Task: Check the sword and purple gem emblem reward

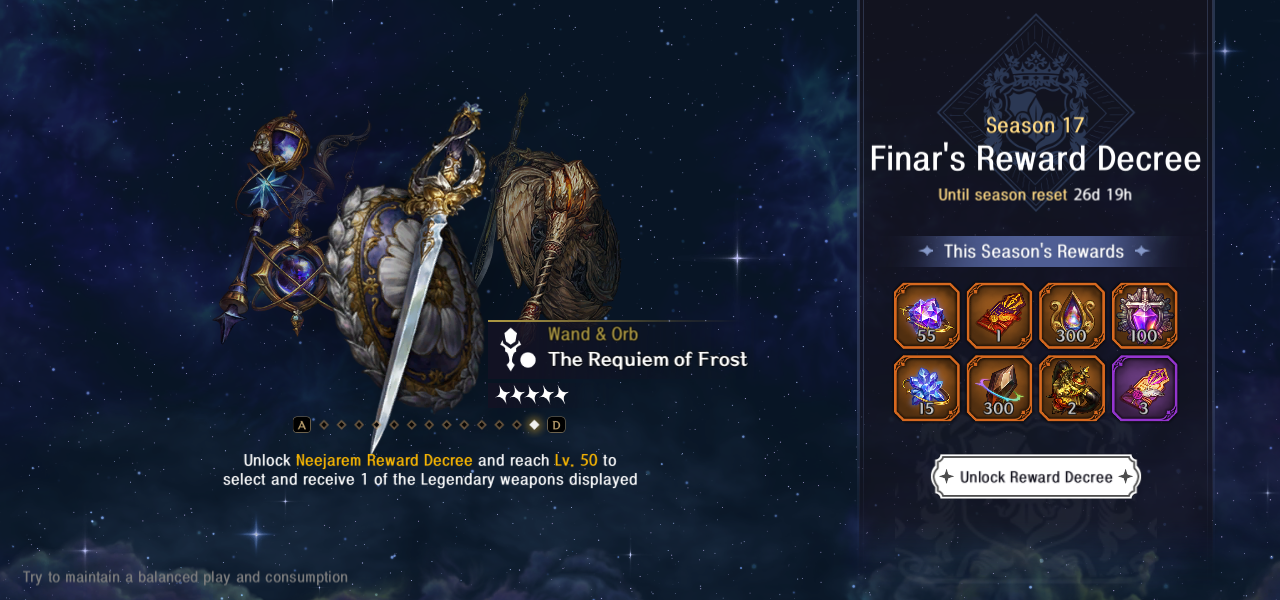Action: 1145,316
